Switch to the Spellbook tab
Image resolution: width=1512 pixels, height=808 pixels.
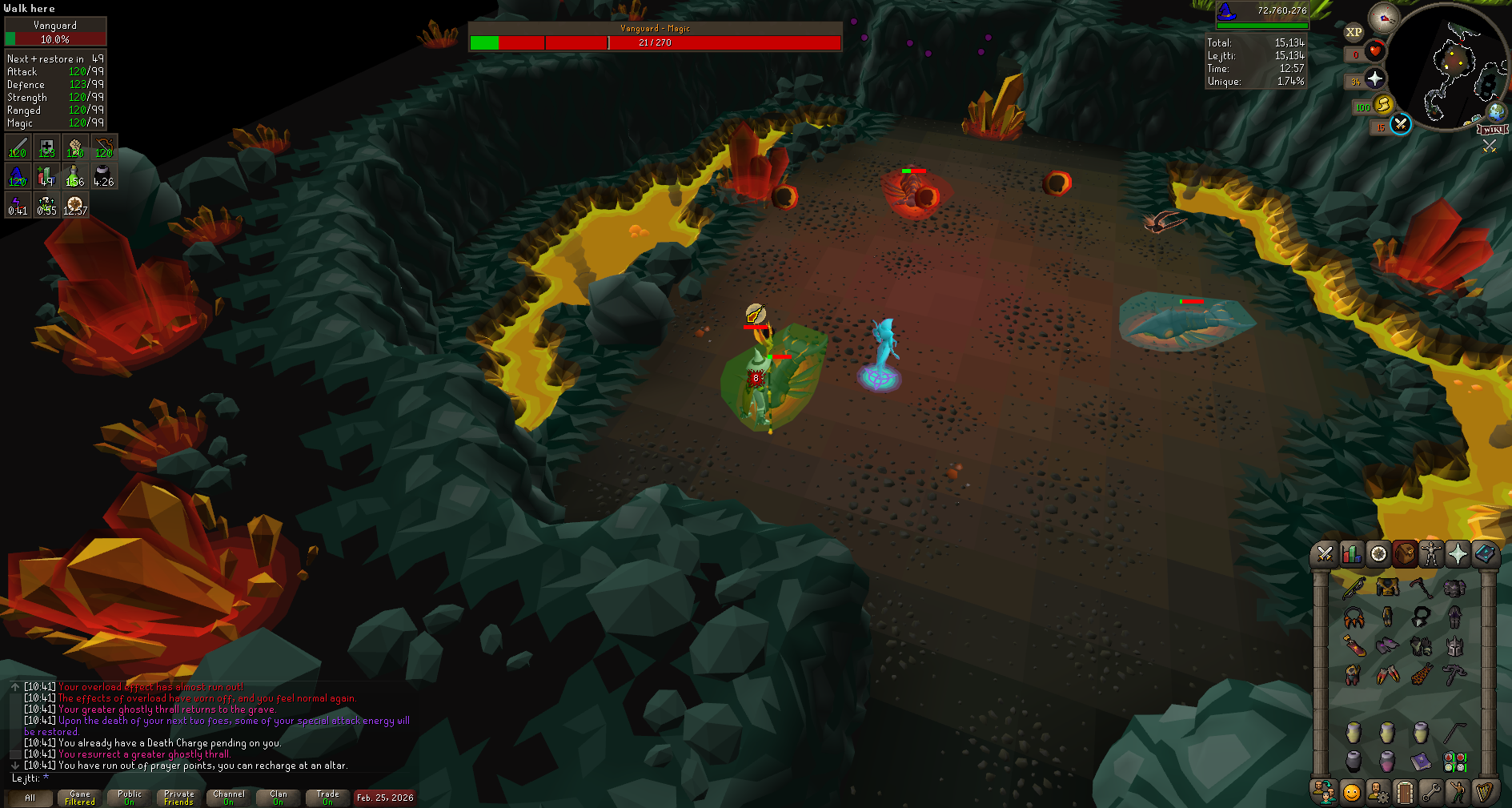tap(1485, 554)
